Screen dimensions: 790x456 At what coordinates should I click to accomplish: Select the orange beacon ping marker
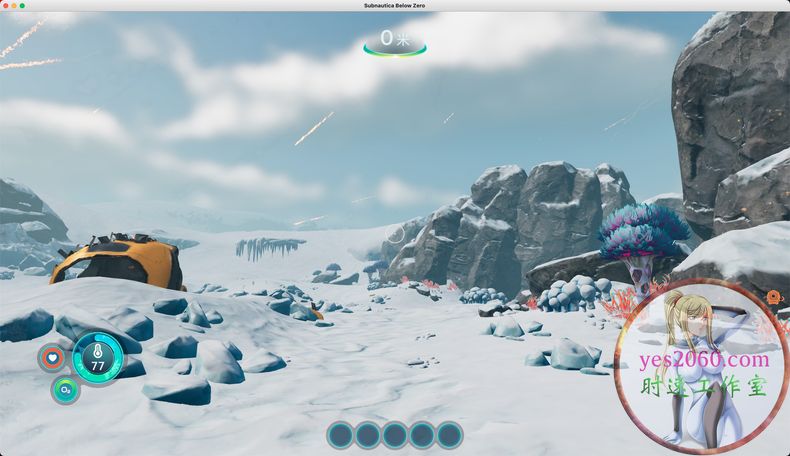pos(773,297)
